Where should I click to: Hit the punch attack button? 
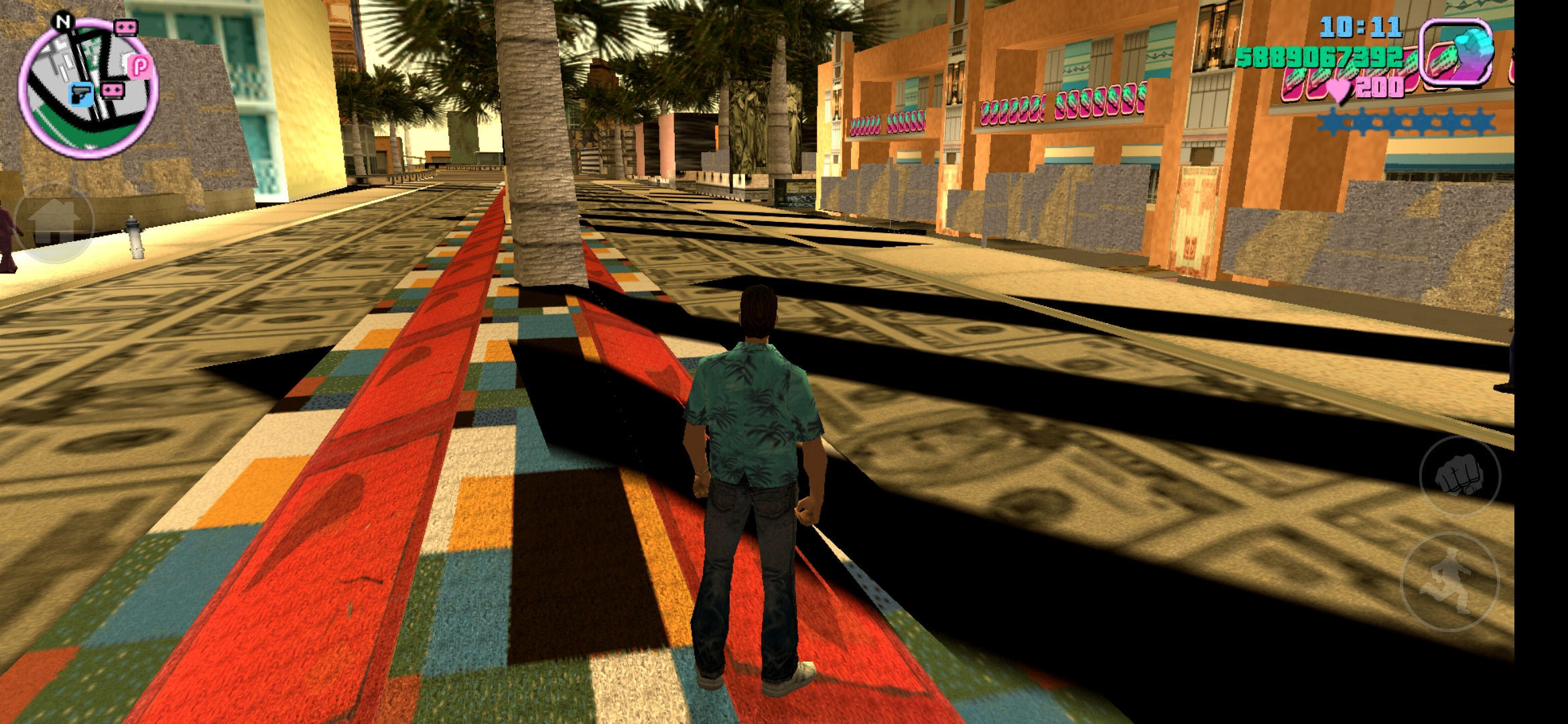(x=1459, y=476)
